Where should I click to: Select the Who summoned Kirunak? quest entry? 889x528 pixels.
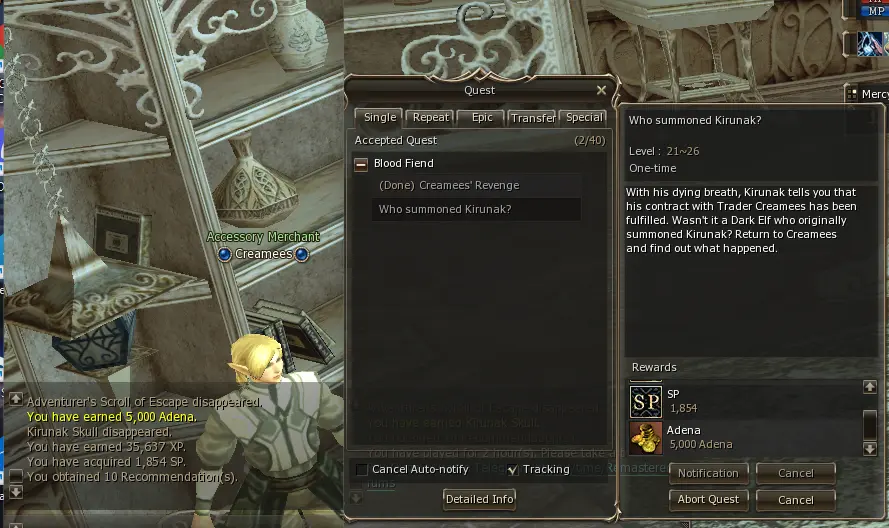pos(445,210)
